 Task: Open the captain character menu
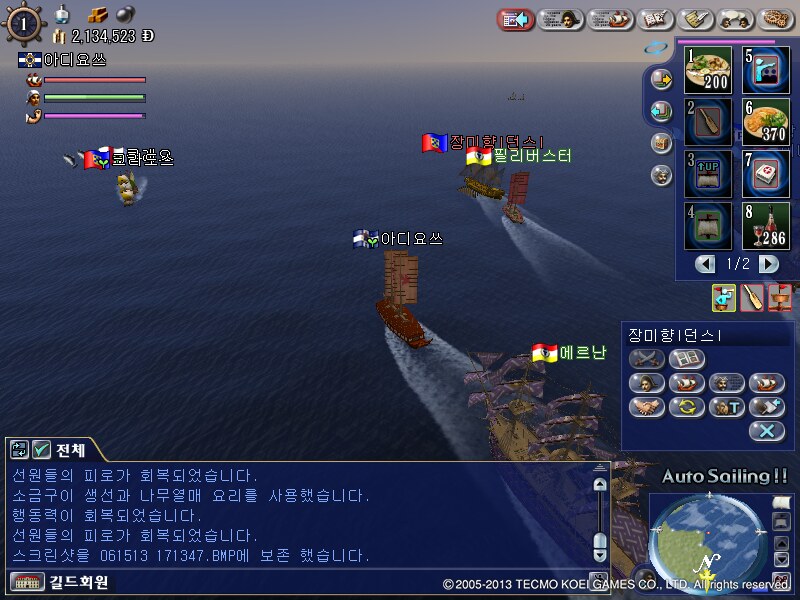(562, 19)
